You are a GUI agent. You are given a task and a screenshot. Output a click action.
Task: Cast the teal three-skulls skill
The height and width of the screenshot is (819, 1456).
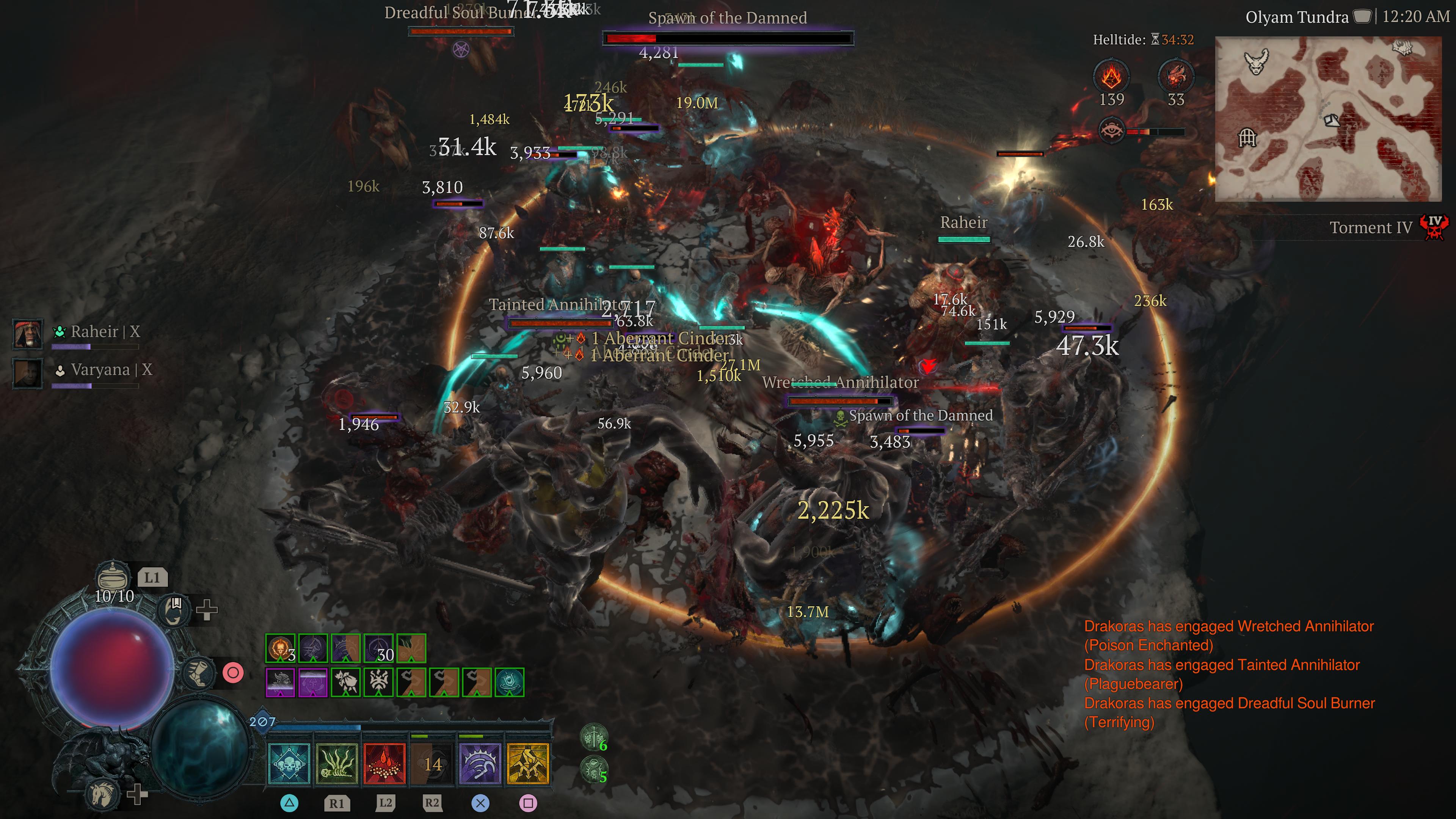tap(289, 764)
